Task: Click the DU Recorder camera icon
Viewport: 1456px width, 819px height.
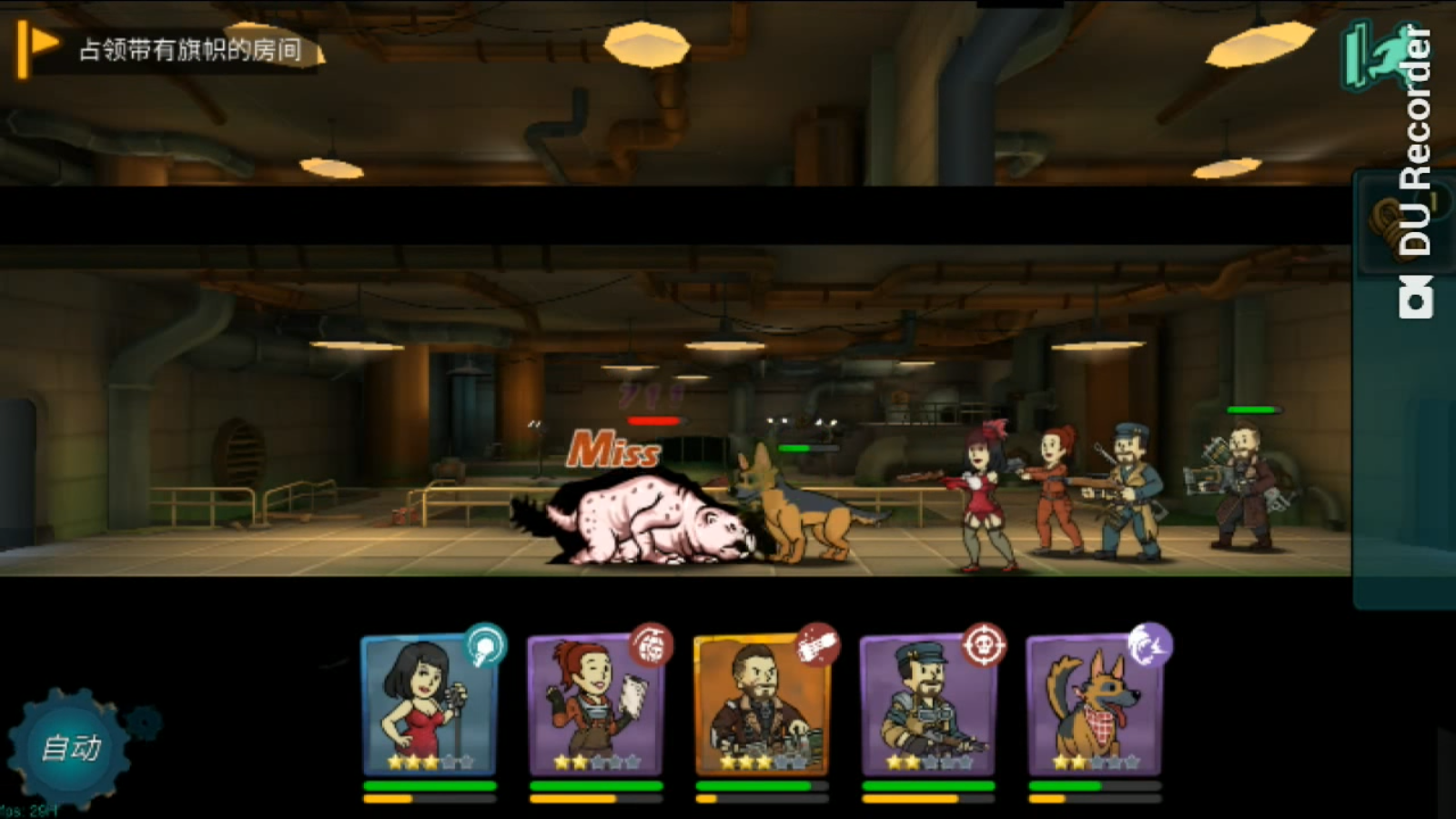Action: [x=1416, y=299]
